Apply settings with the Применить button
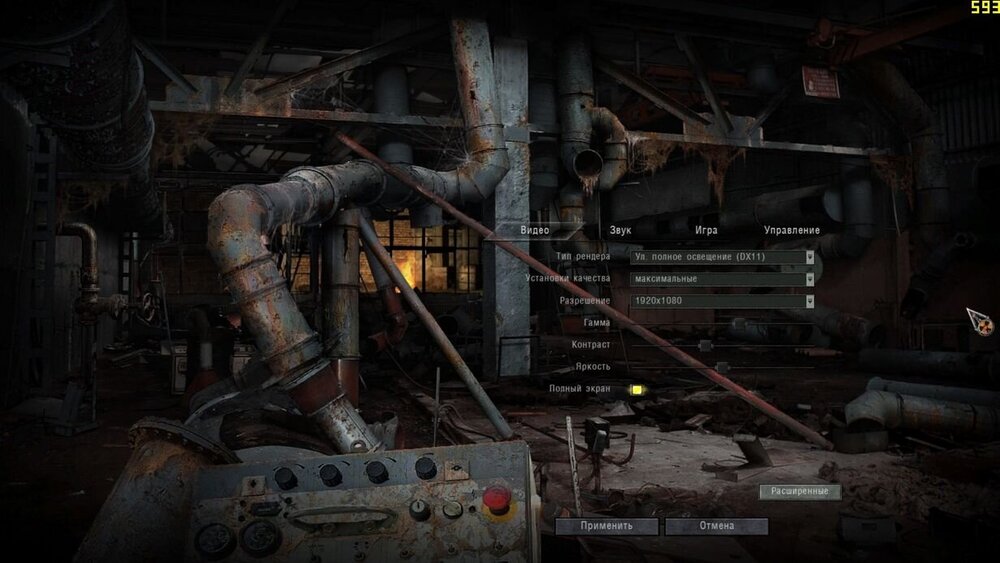 tap(607, 526)
